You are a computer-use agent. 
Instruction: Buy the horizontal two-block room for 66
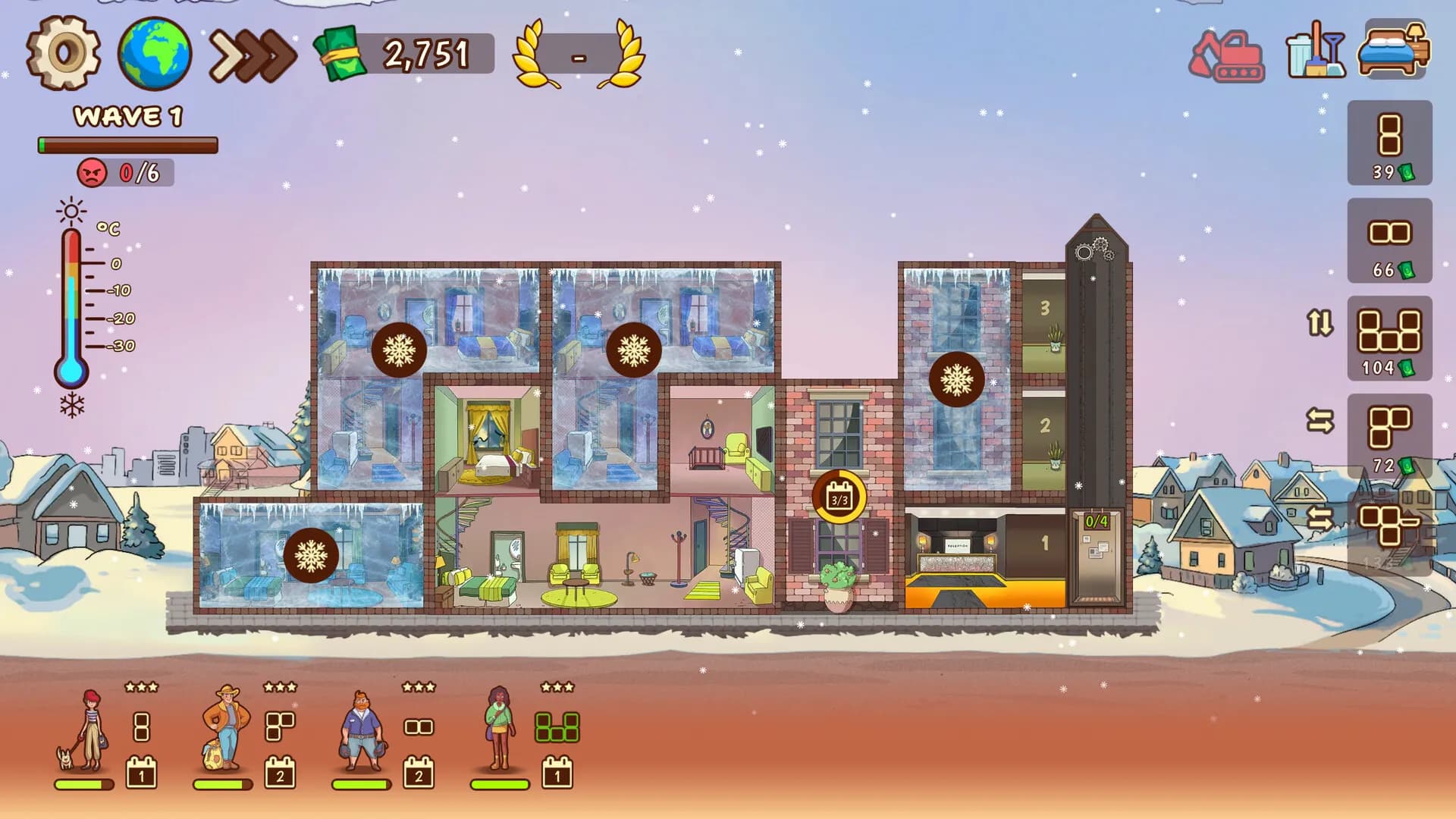pyautogui.click(x=1389, y=240)
